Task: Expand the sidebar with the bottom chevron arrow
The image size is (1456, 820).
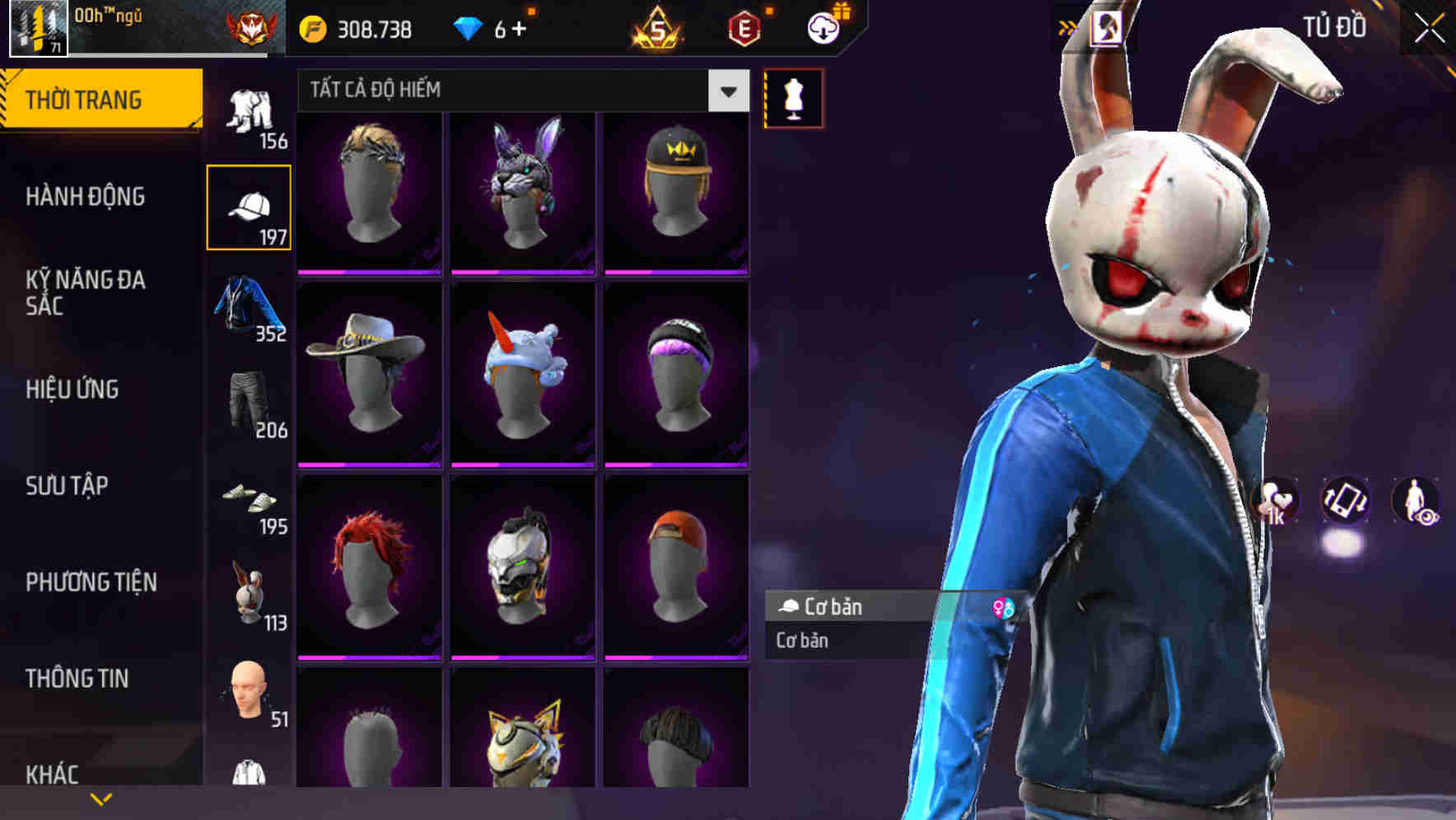Action: [x=101, y=798]
